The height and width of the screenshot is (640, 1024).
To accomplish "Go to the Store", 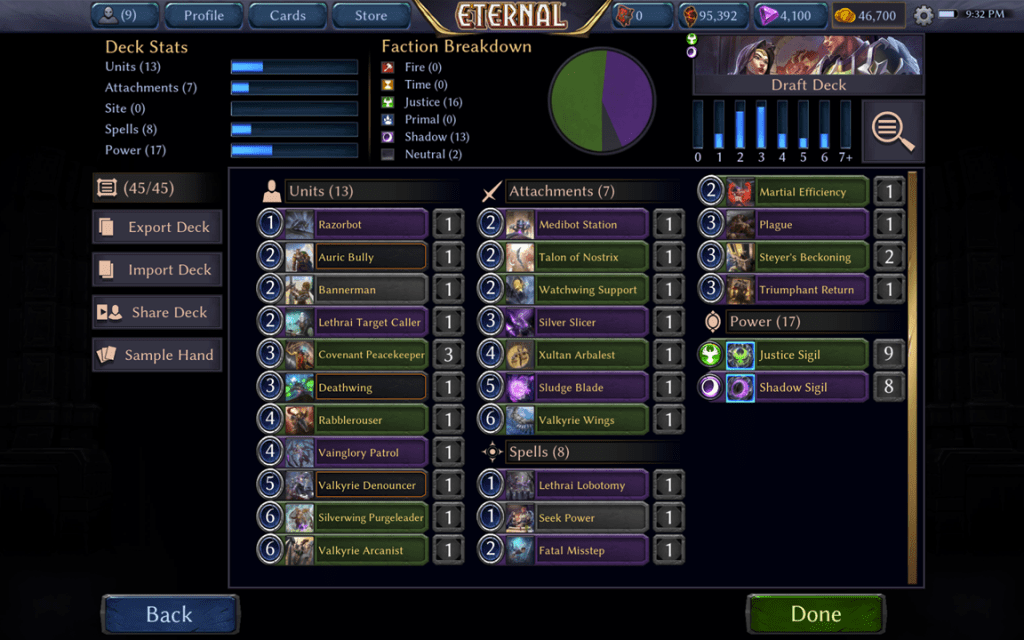I will (x=371, y=15).
